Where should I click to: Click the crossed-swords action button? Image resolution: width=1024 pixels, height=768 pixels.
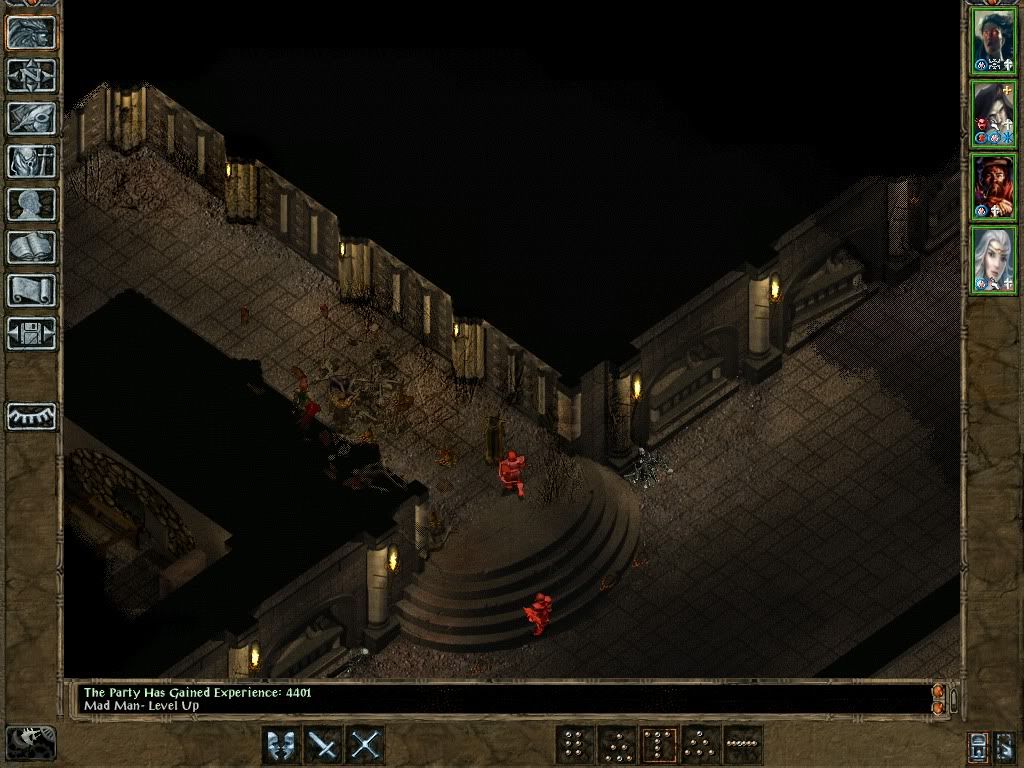click(366, 745)
